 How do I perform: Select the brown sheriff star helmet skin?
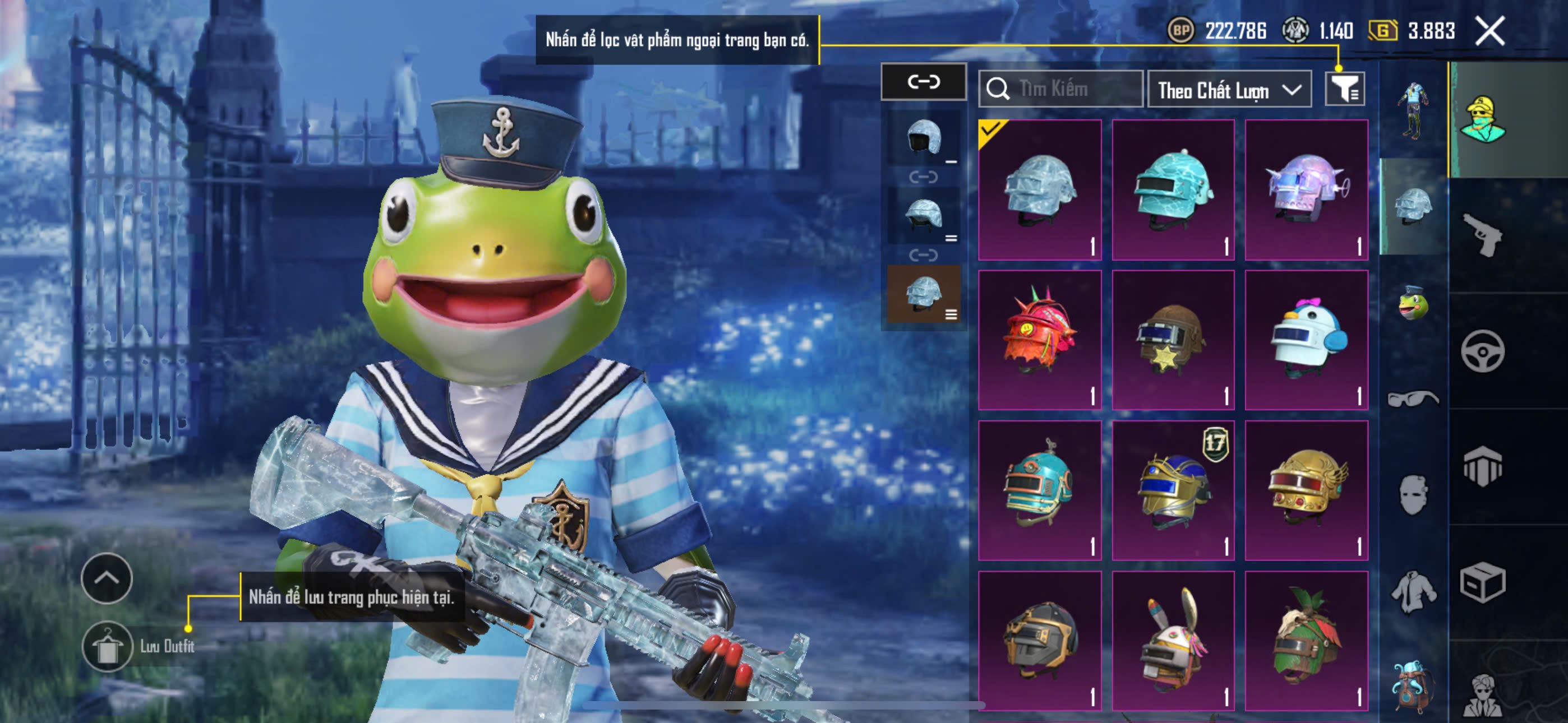pos(1173,340)
